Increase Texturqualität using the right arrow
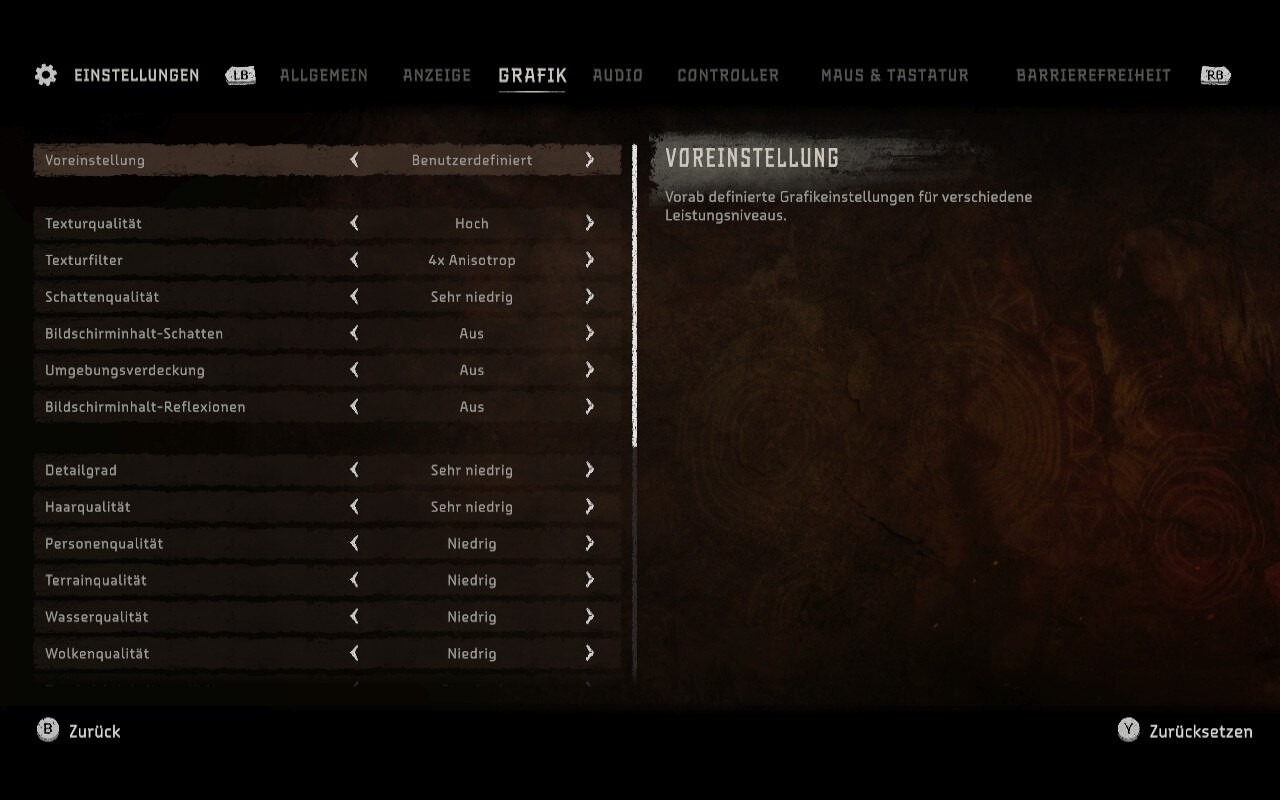This screenshot has height=800, width=1280. [x=589, y=223]
